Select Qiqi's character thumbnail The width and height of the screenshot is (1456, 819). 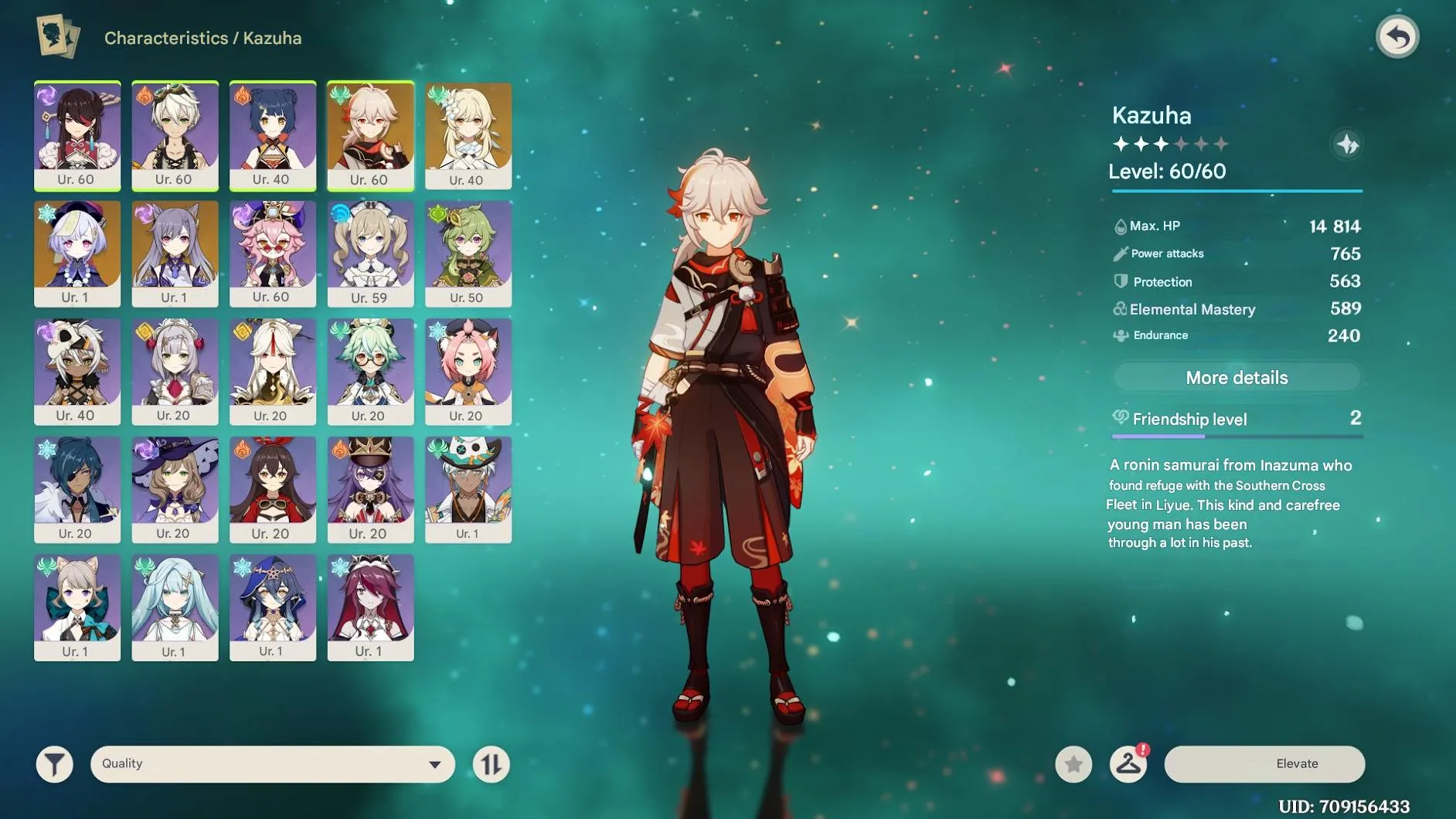(78, 253)
